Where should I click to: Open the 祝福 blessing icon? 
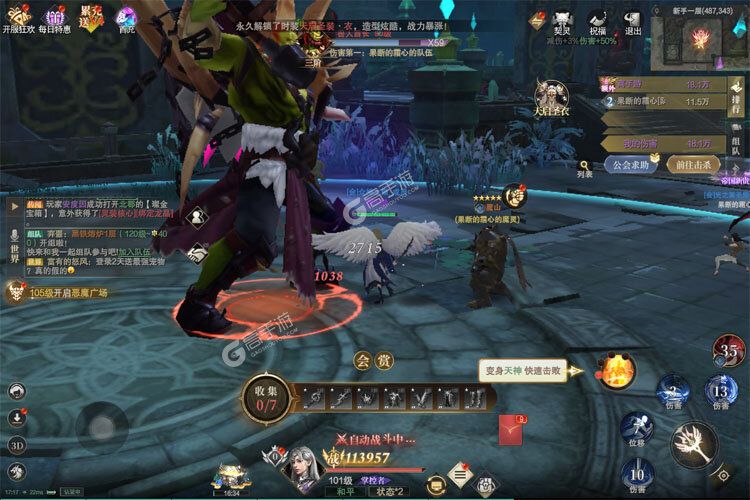pyautogui.click(x=598, y=20)
